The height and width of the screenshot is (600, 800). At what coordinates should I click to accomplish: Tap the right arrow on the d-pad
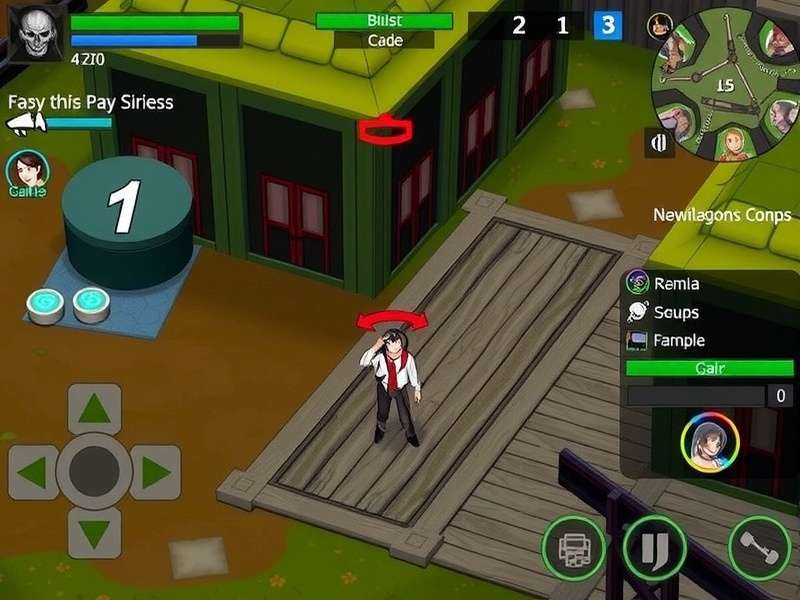click(x=155, y=472)
